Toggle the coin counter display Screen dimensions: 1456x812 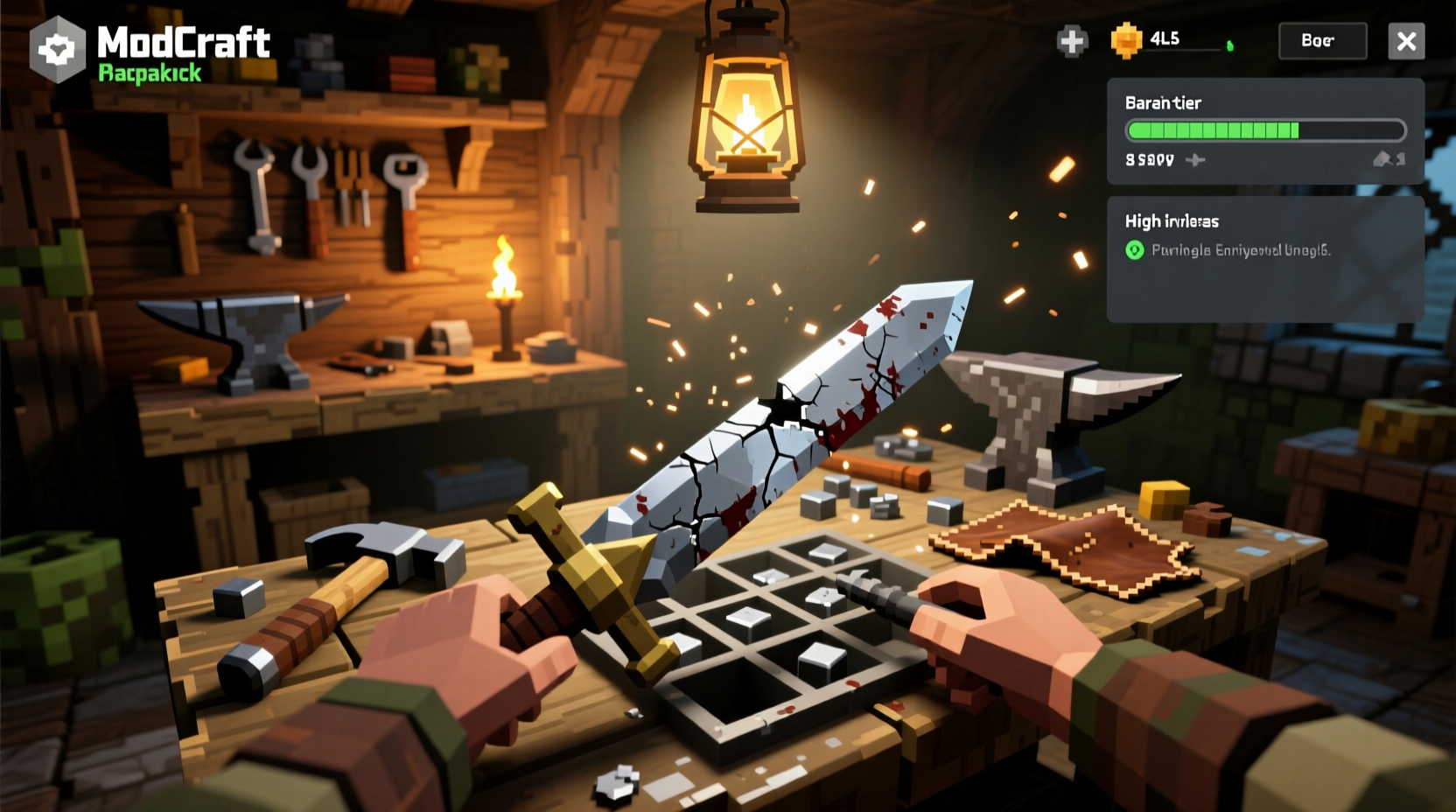1164,40
